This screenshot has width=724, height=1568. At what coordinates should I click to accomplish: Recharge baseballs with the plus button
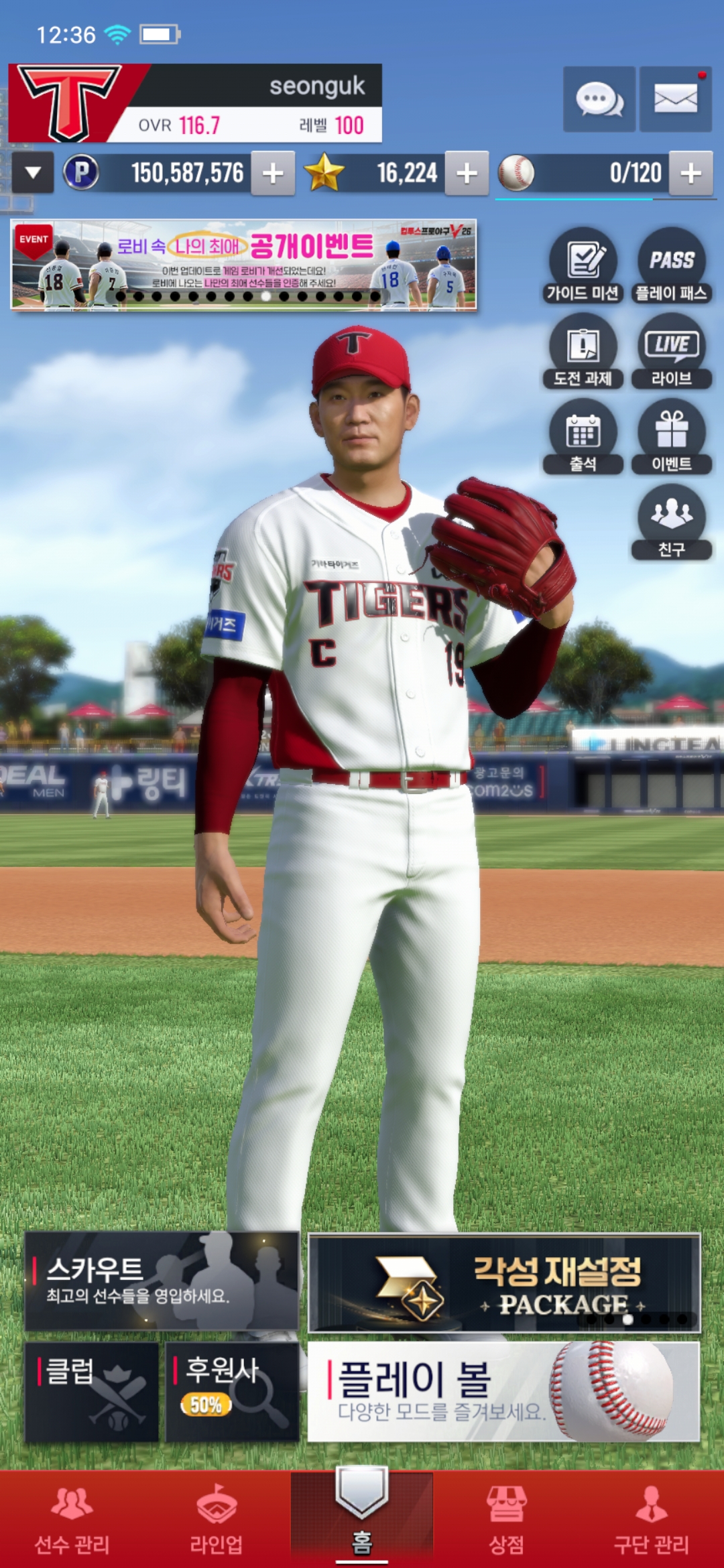[x=690, y=174]
